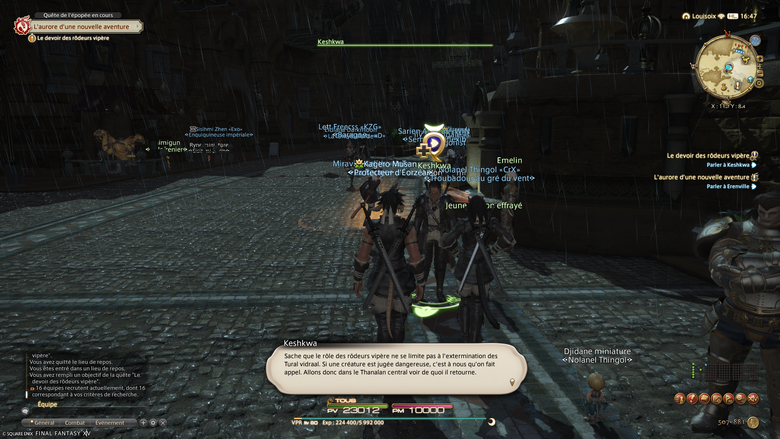
Task: Add a new chat tab with the plus button
Action: coord(143,423)
